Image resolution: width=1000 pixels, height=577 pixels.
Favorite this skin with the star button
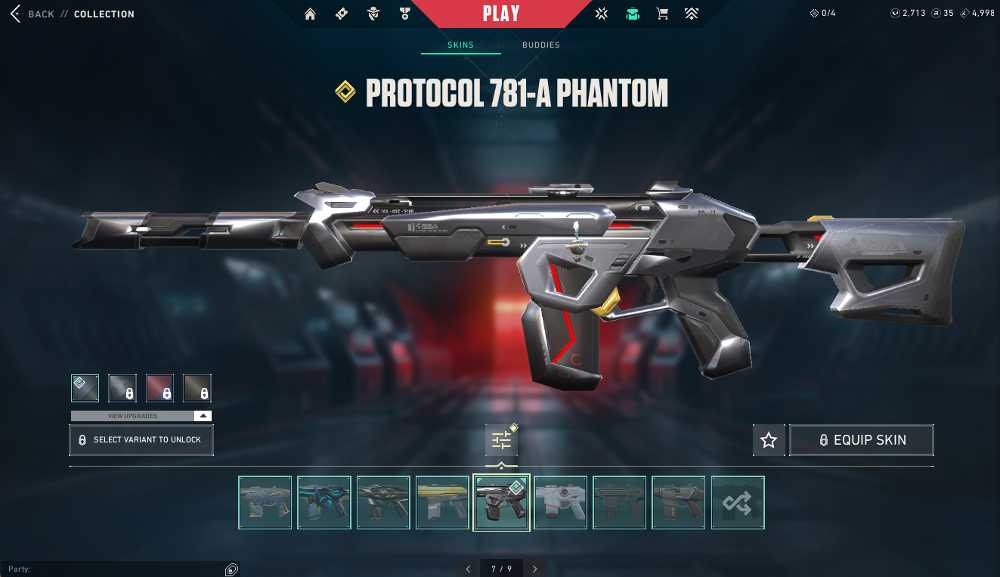[x=768, y=440]
